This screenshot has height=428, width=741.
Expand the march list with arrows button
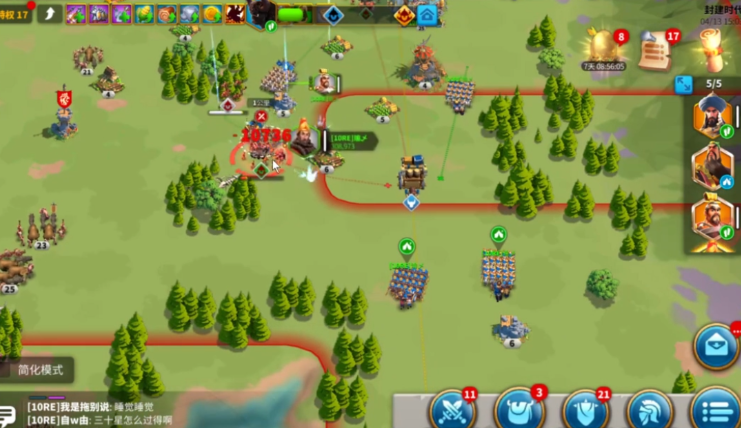click(684, 84)
